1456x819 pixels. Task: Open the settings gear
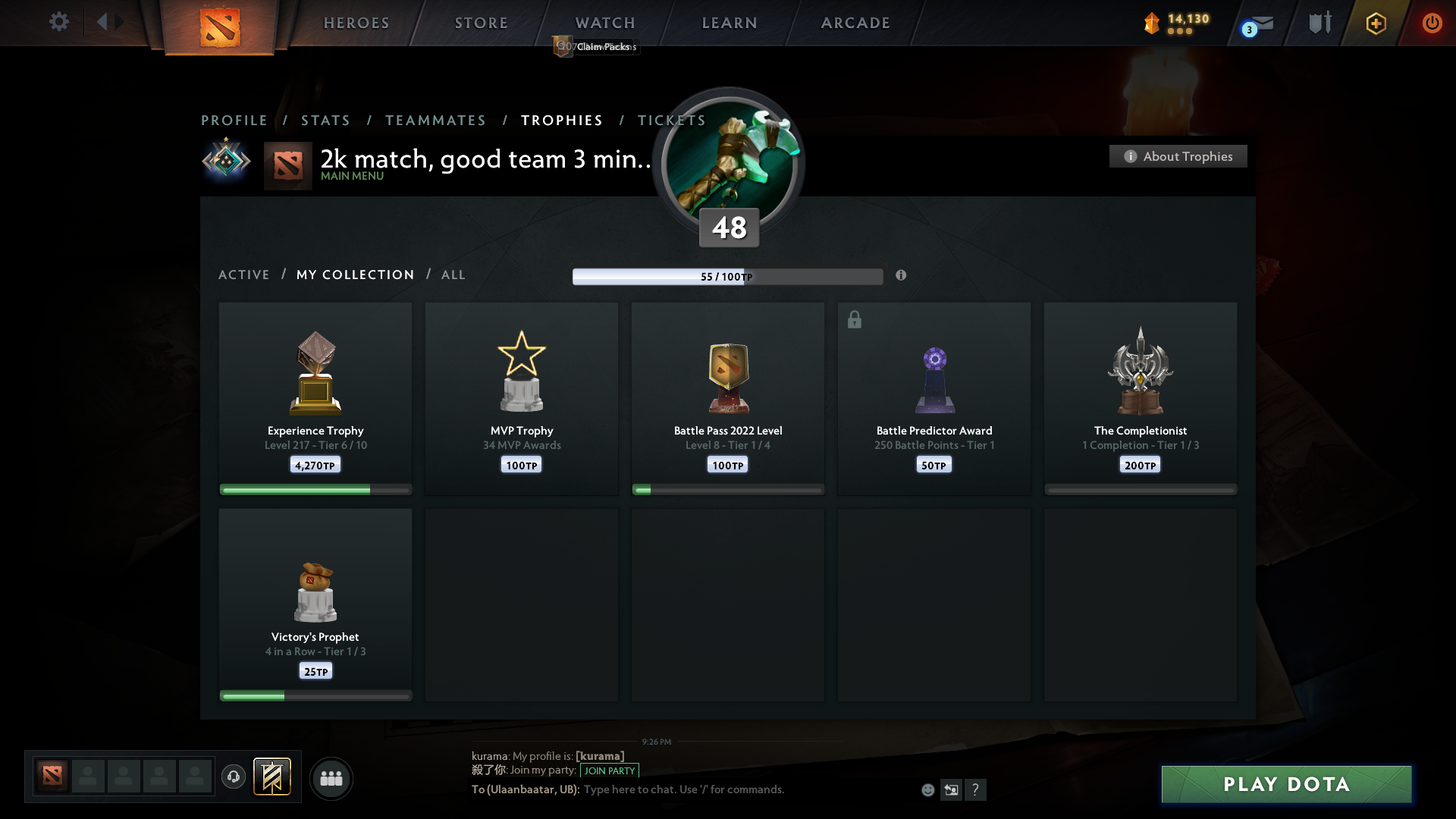point(59,22)
